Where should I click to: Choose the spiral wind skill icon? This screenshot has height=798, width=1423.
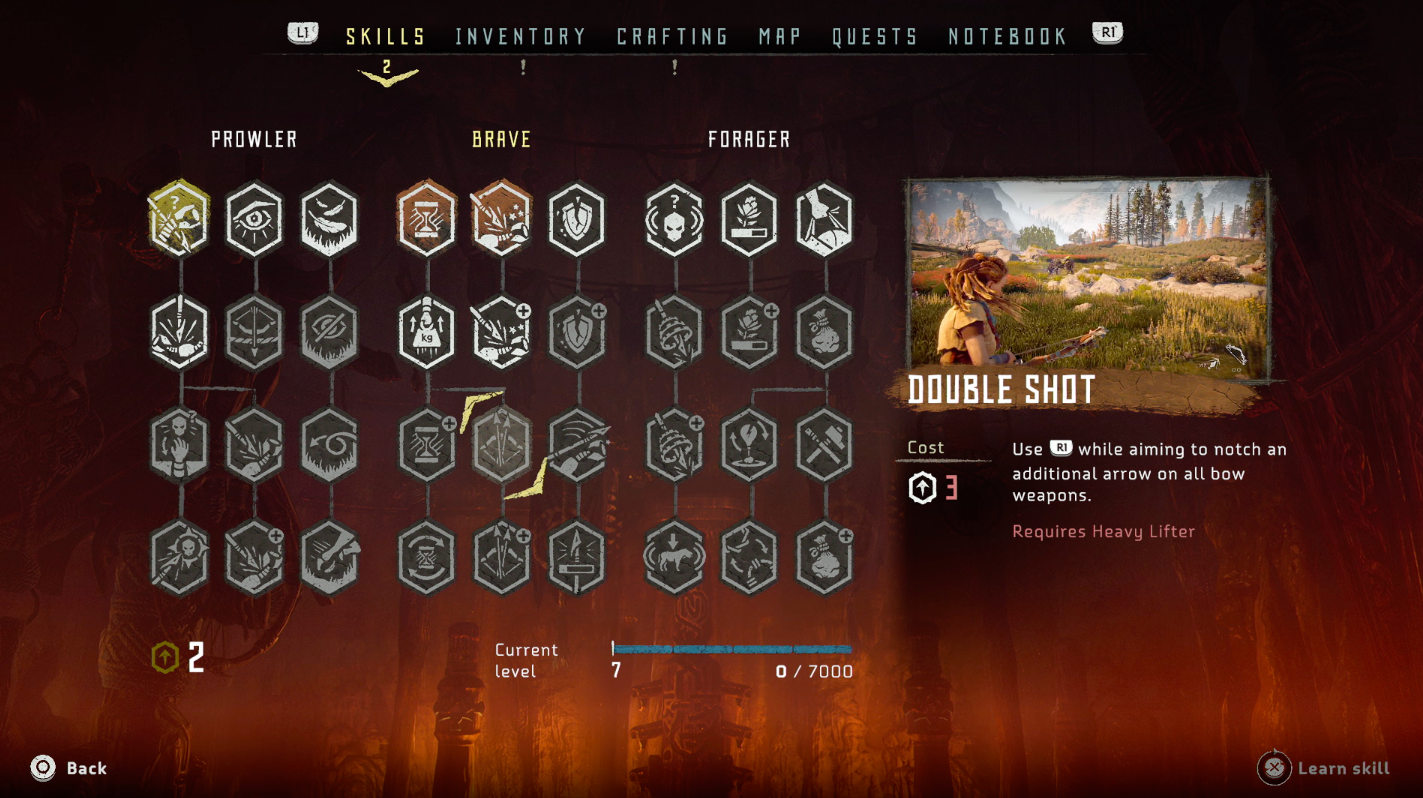(329, 443)
